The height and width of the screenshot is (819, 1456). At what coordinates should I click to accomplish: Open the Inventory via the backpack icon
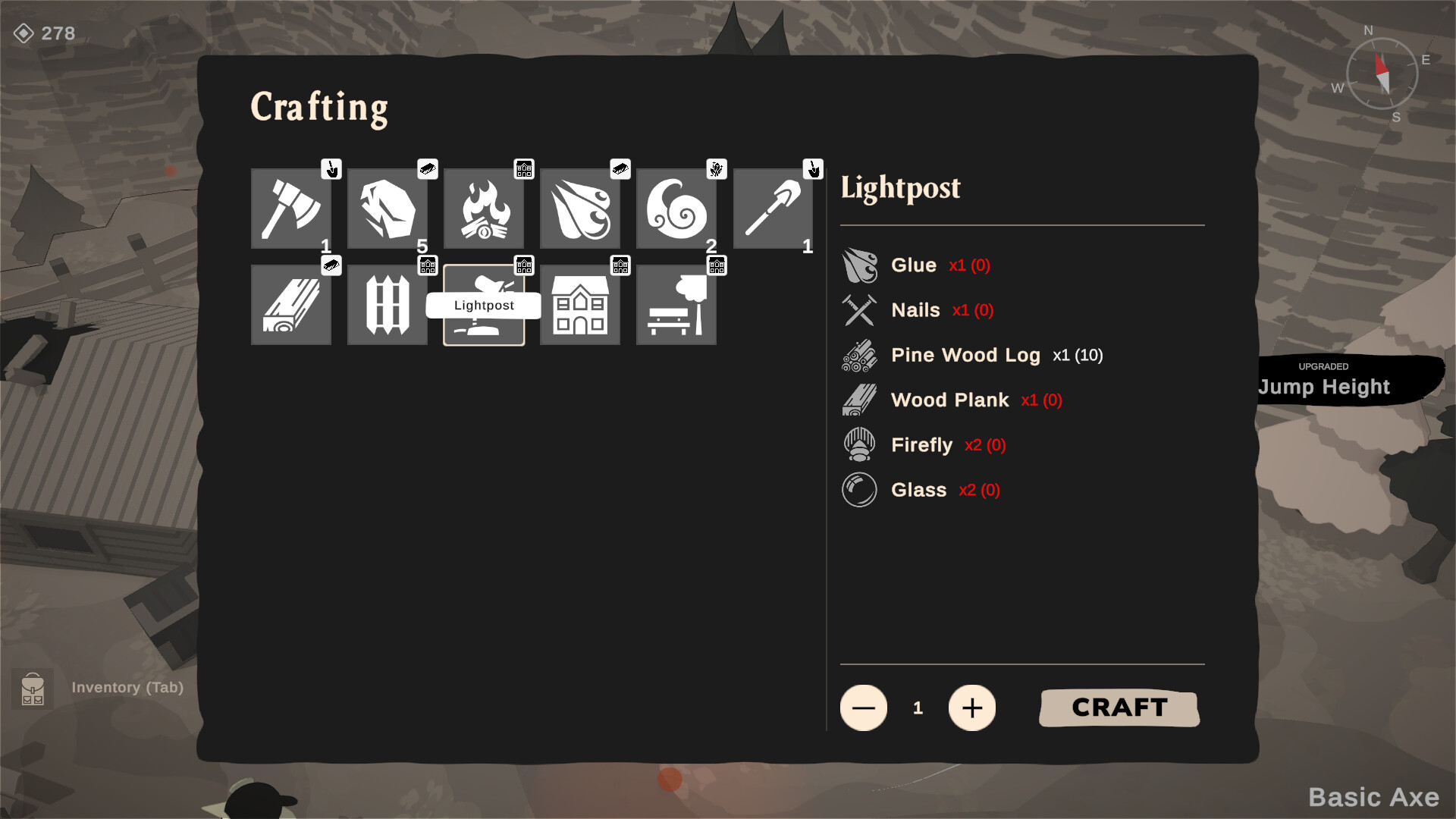pyautogui.click(x=32, y=689)
